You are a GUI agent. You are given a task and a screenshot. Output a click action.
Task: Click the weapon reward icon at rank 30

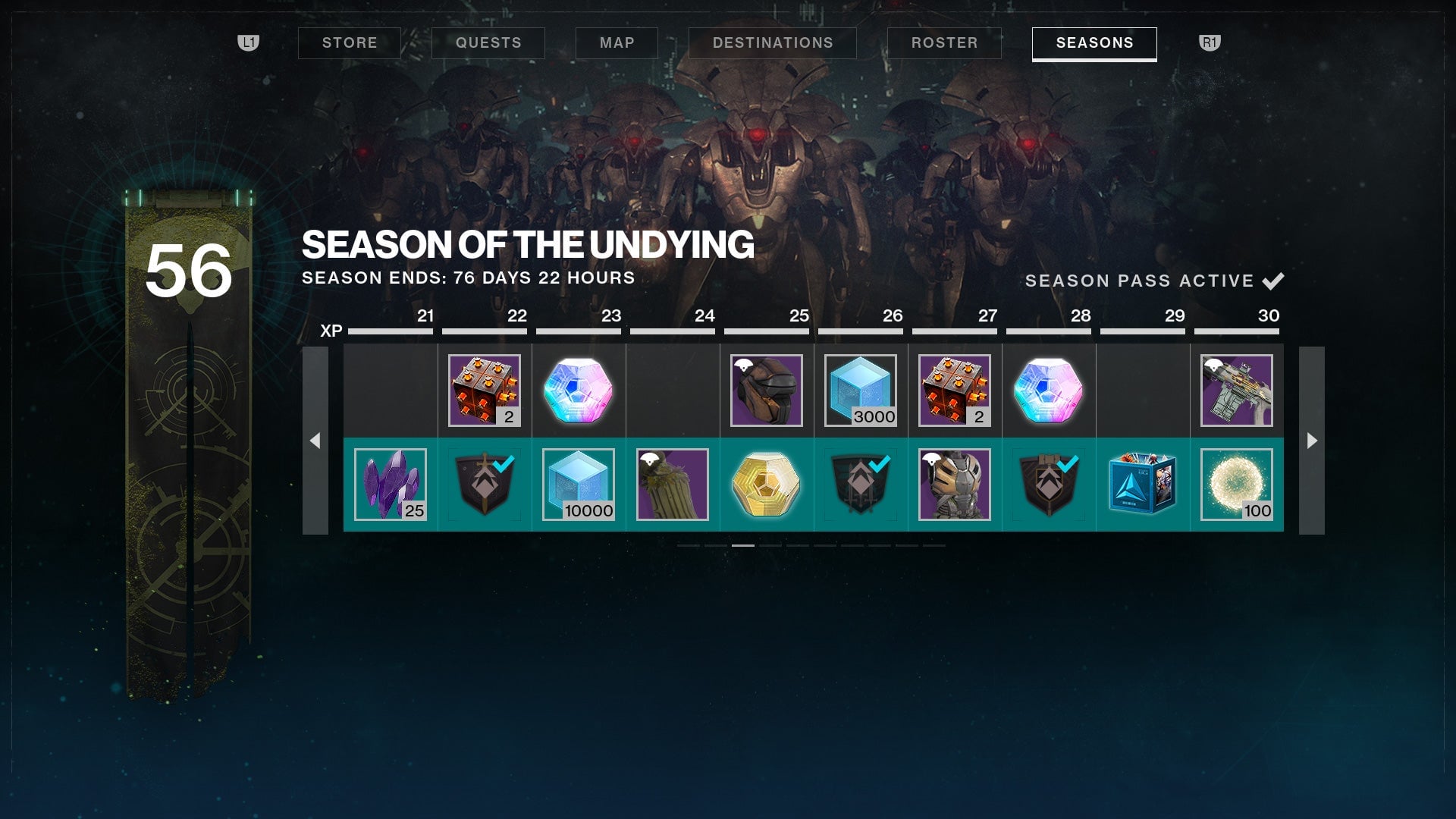pyautogui.click(x=1237, y=391)
